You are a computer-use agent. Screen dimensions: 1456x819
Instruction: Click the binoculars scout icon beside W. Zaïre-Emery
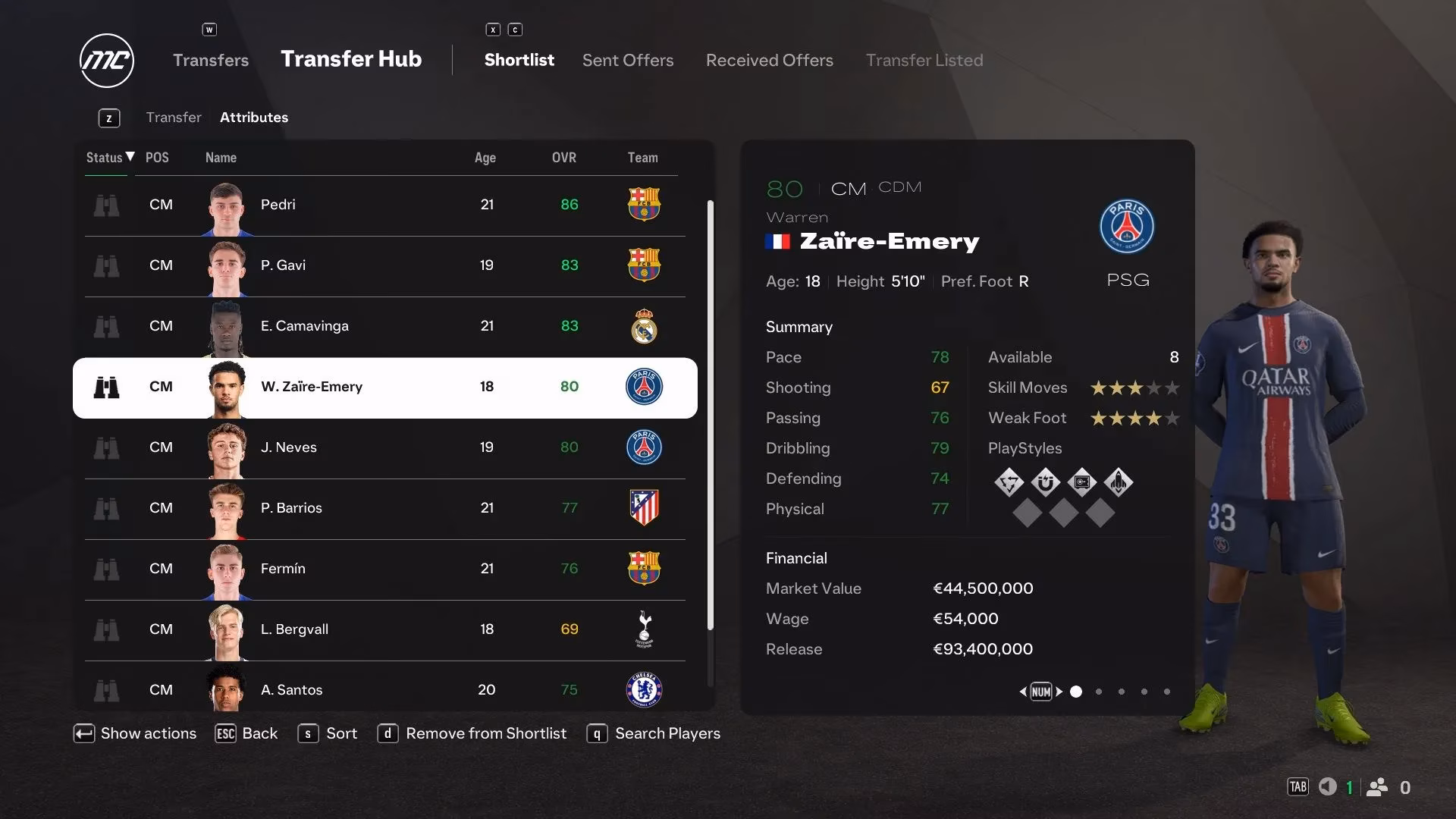[x=107, y=387]
